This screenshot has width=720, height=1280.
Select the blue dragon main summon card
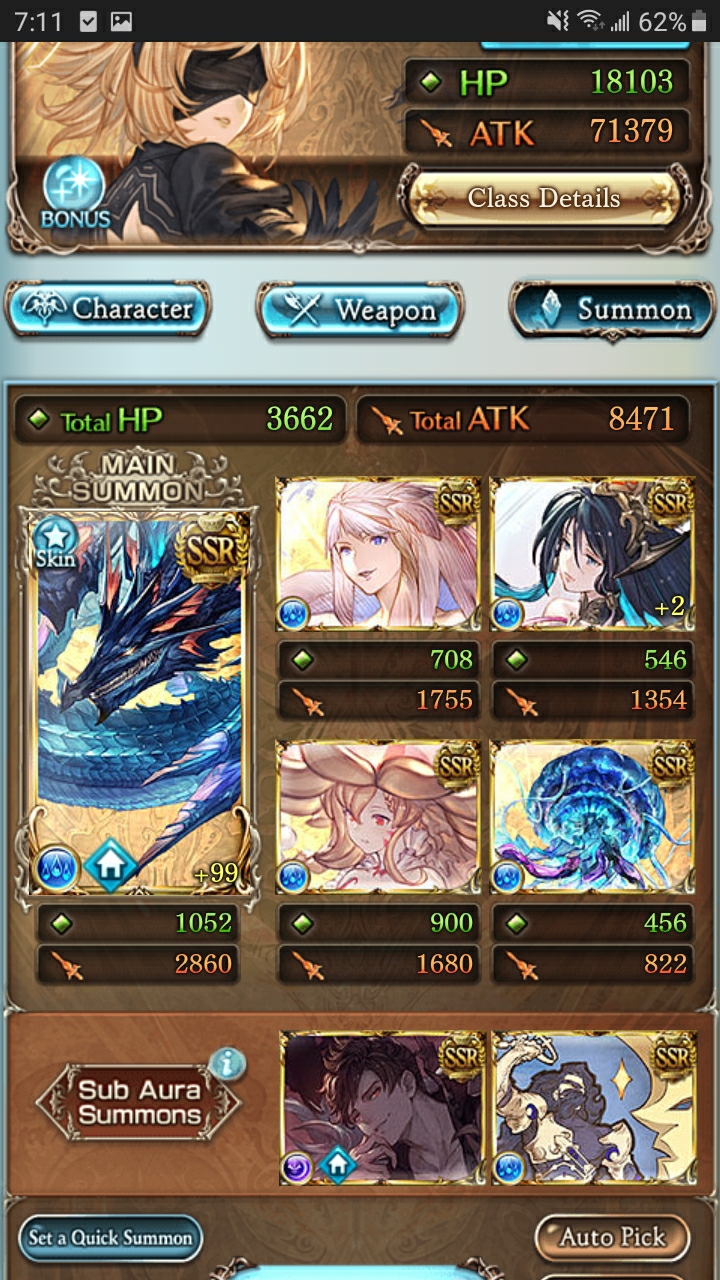point(139,698)
